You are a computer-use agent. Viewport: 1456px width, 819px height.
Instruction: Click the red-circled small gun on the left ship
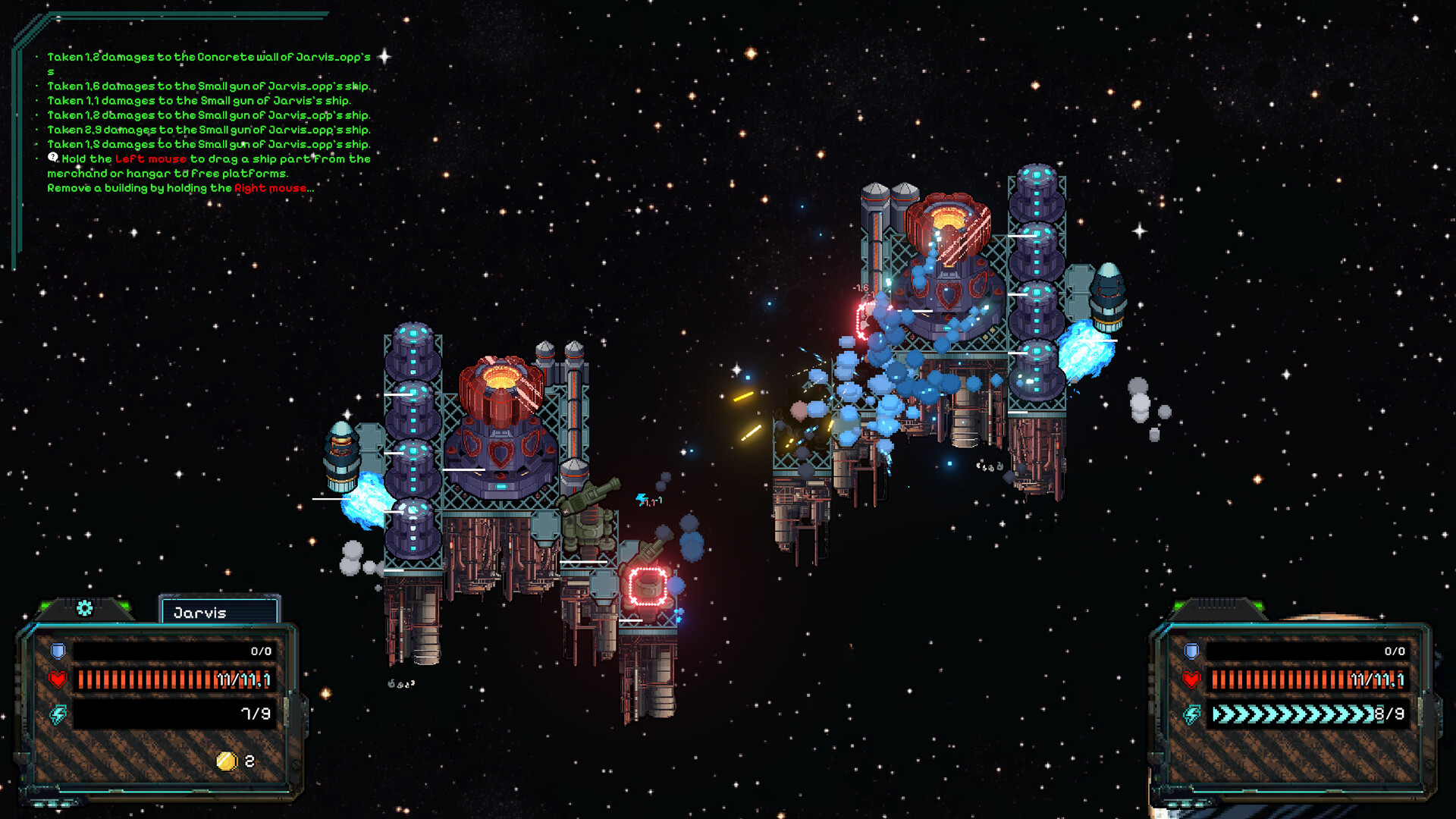point(646,588)
